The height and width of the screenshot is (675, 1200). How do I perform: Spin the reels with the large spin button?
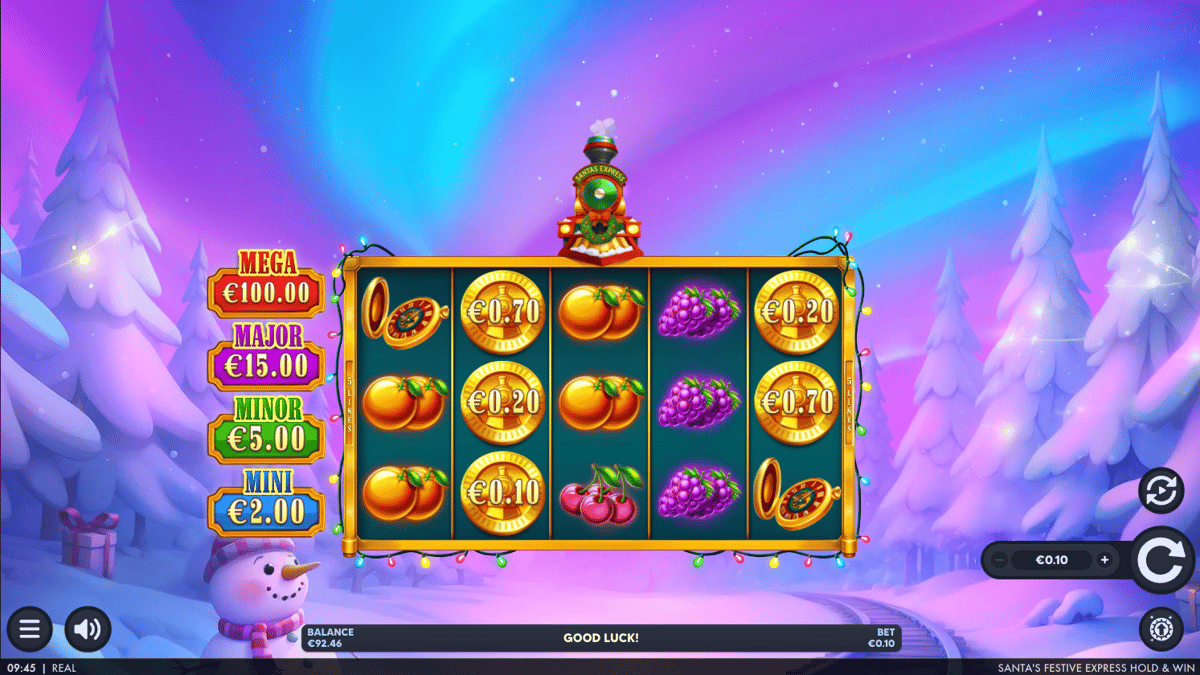click(1162, 561)
